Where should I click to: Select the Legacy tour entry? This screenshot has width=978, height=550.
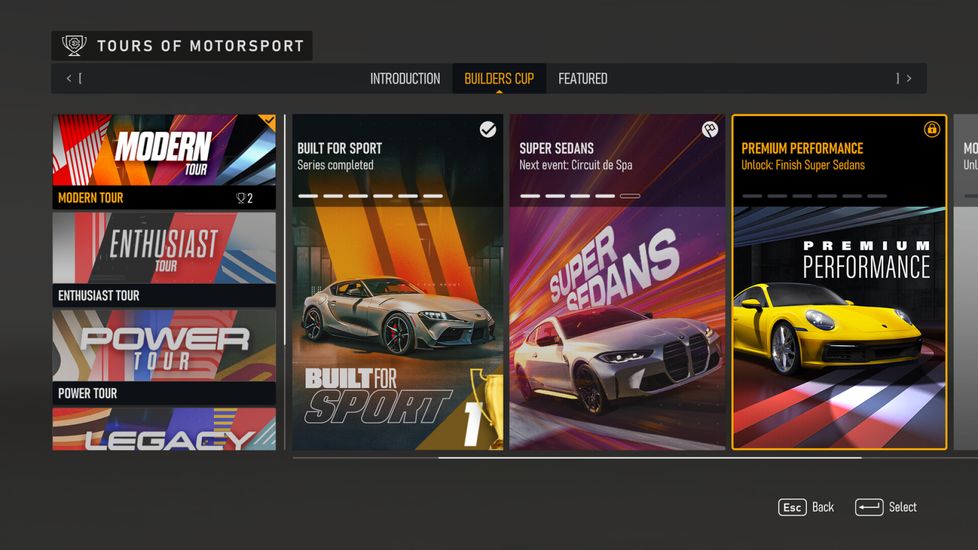pyautogui.click(x=164, y=430)
